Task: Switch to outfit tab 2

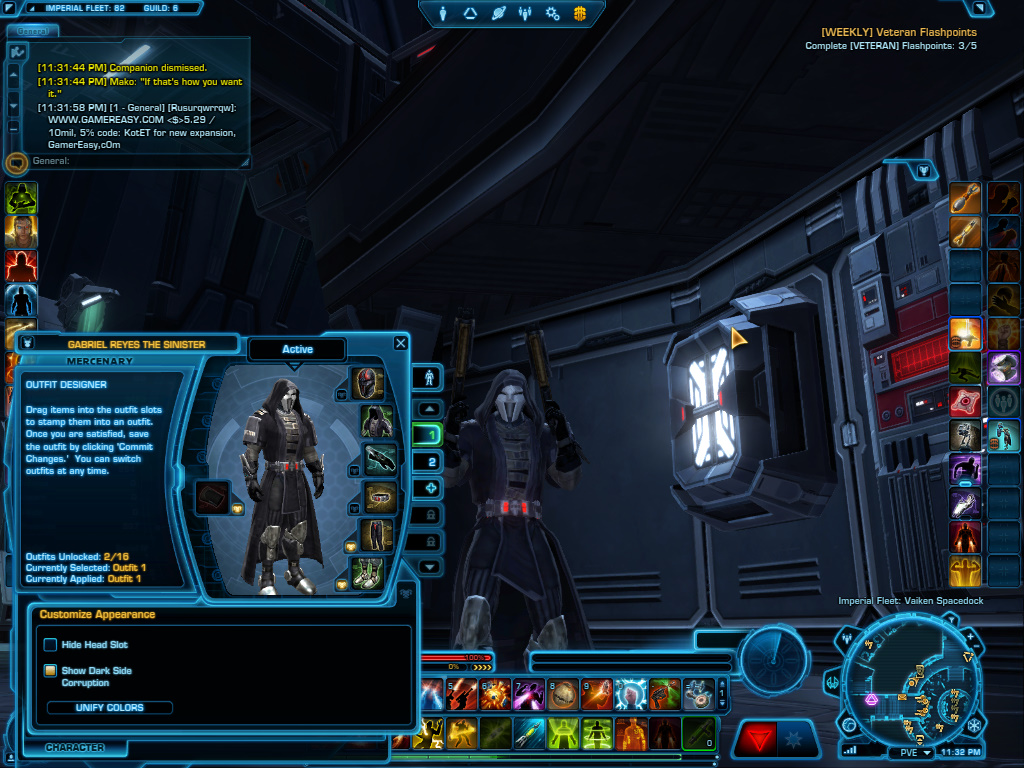Action: coord(431,462)
